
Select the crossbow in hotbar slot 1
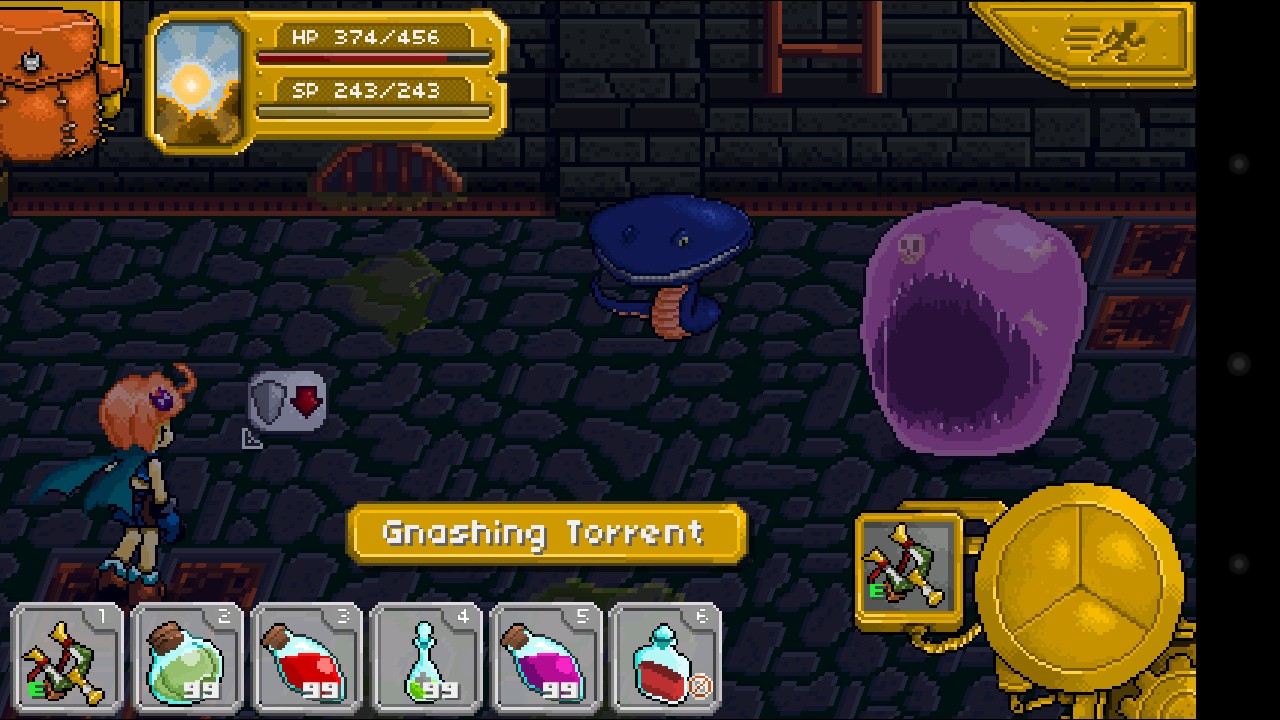[68, 659]
